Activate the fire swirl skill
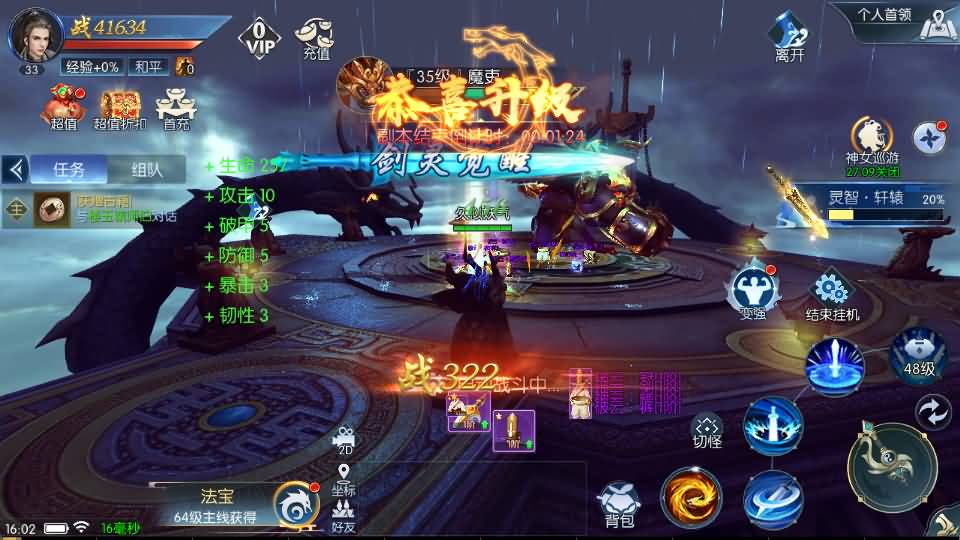The width and height of the screenshot is (960, 540). [x=691, y=497]
